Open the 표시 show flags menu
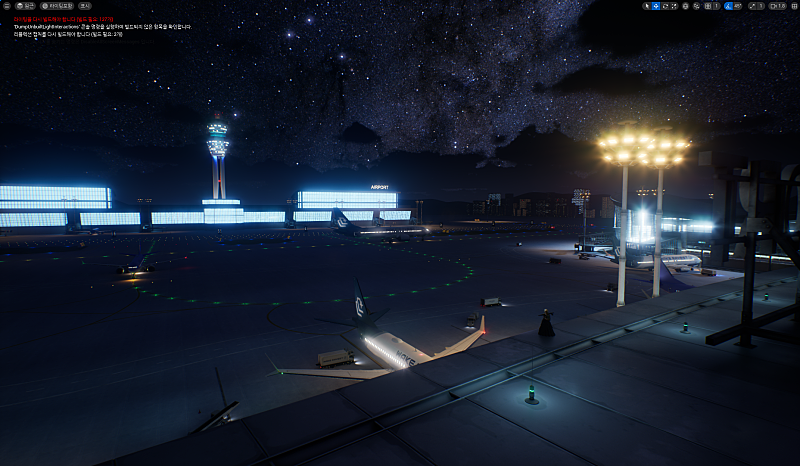 click(85, 6)
